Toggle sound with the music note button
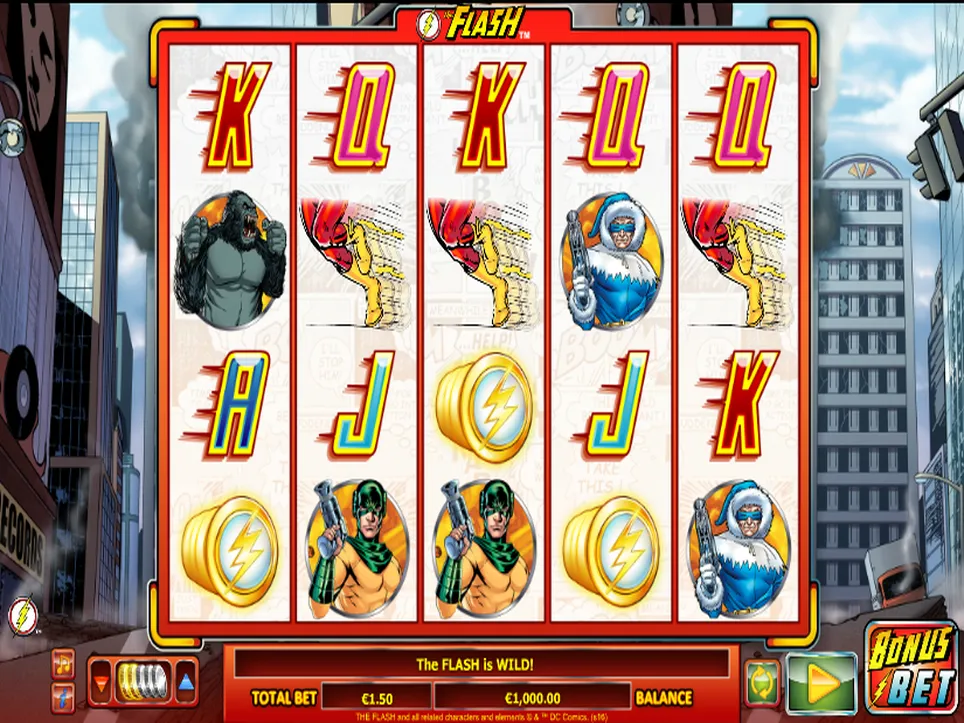 pos(64,662)
